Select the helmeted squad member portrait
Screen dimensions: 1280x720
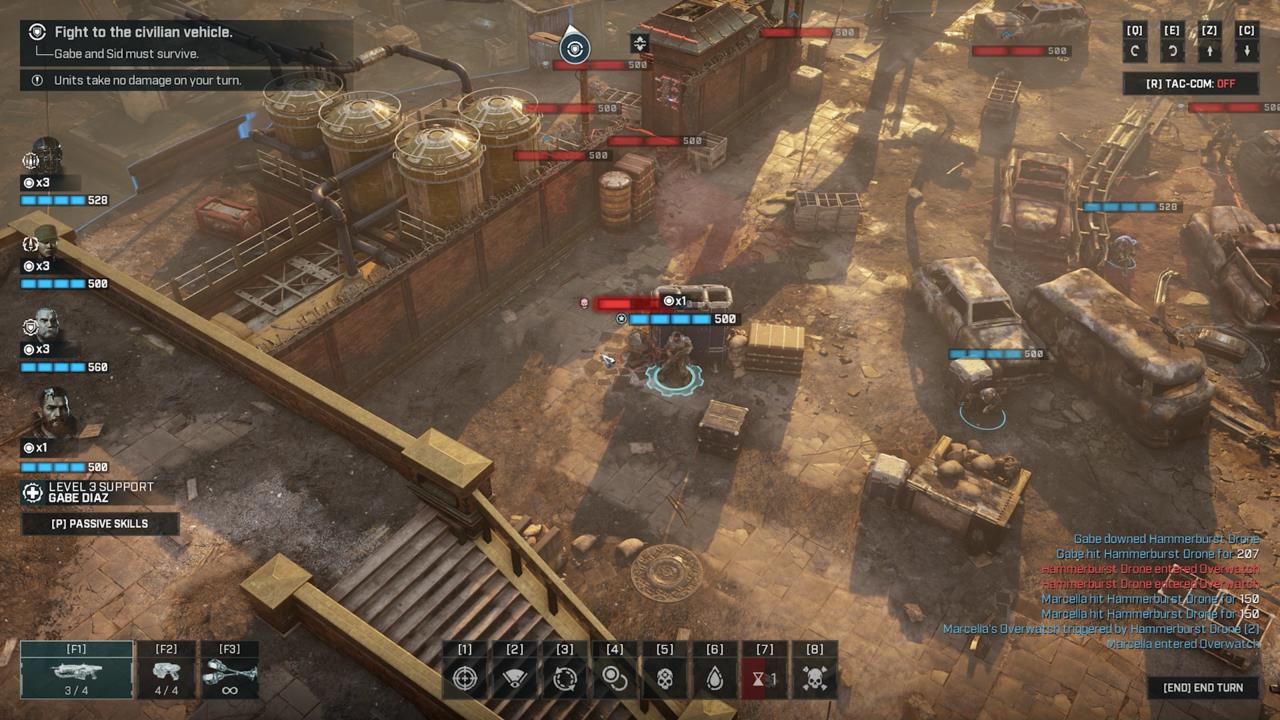tap(46, 156)
